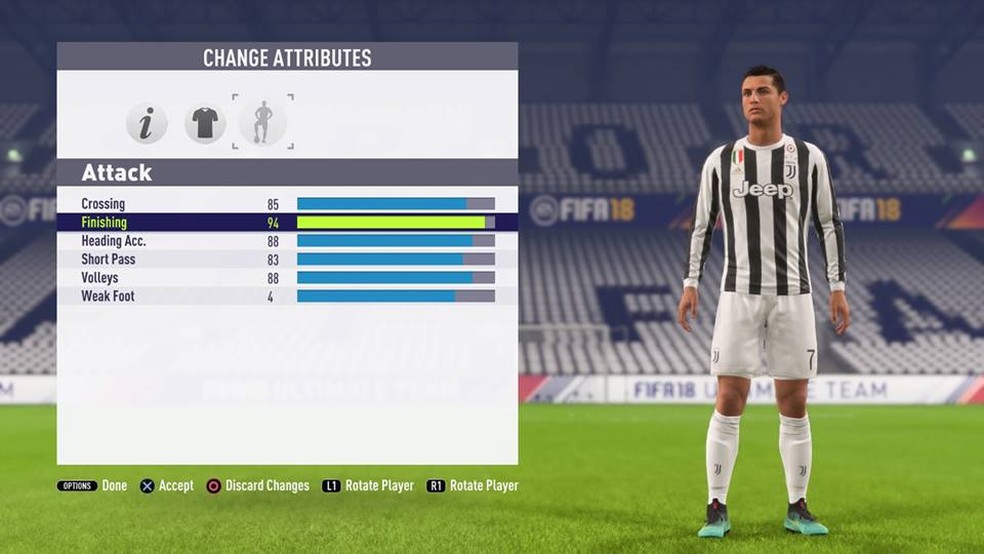Image resolution: width=984 pixels, height=554 pixels.
Task: Switch to the shirt kit tab
Action: pyautogui.click(x=205, y=123)
